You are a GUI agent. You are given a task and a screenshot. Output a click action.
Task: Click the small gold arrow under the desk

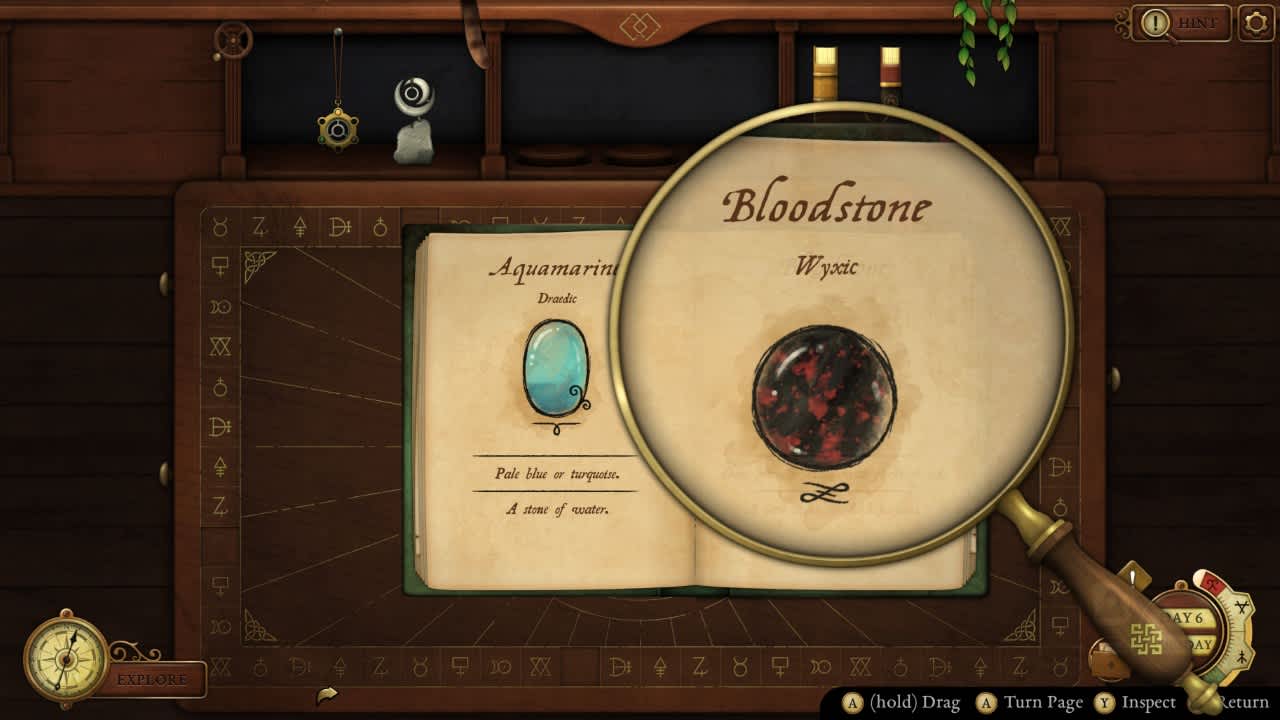[x=326, y=694]
